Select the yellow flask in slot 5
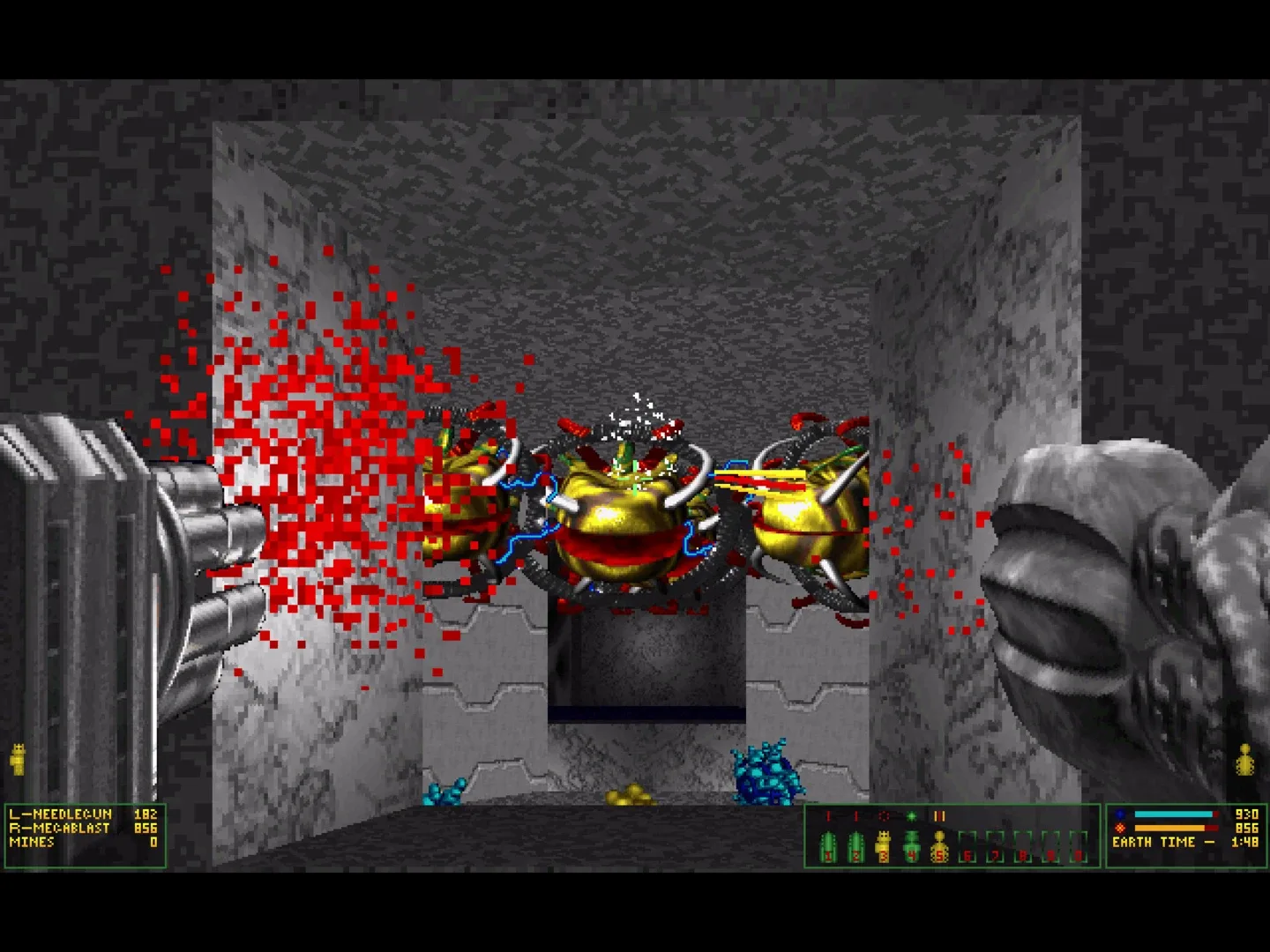The height and width of the screenshot is (952, 1270). coord(940,846)
